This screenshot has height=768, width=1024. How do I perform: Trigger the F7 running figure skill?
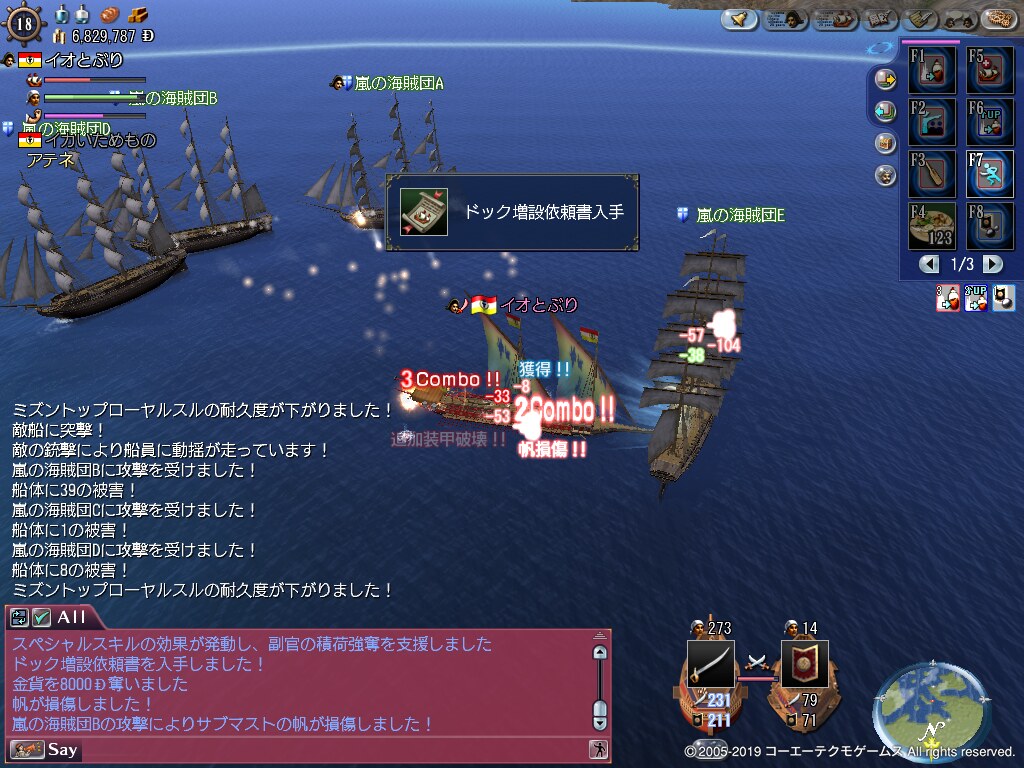click(988, 174)
